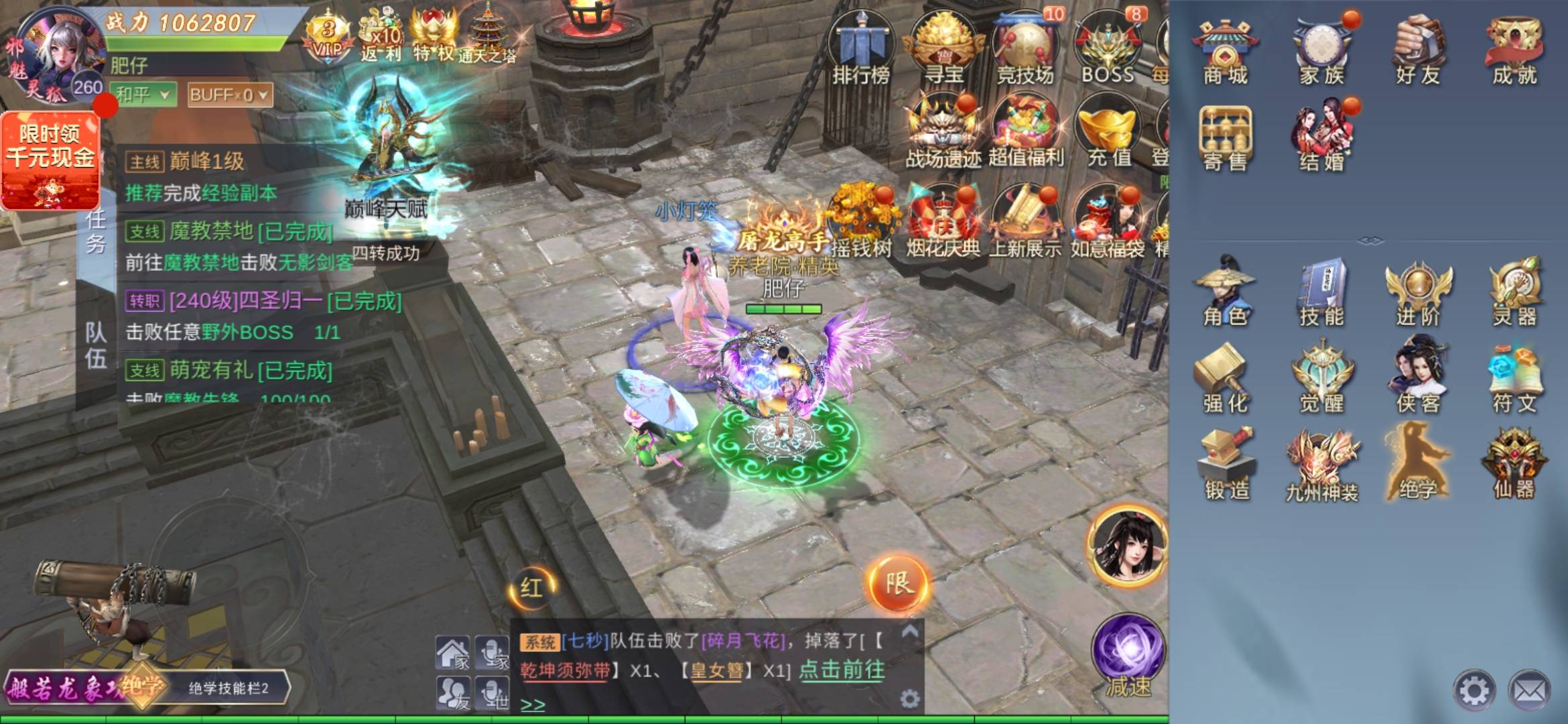1568x724 pixels.
Task: Open the 好友 friends list
Action: tap(1418, 54)
